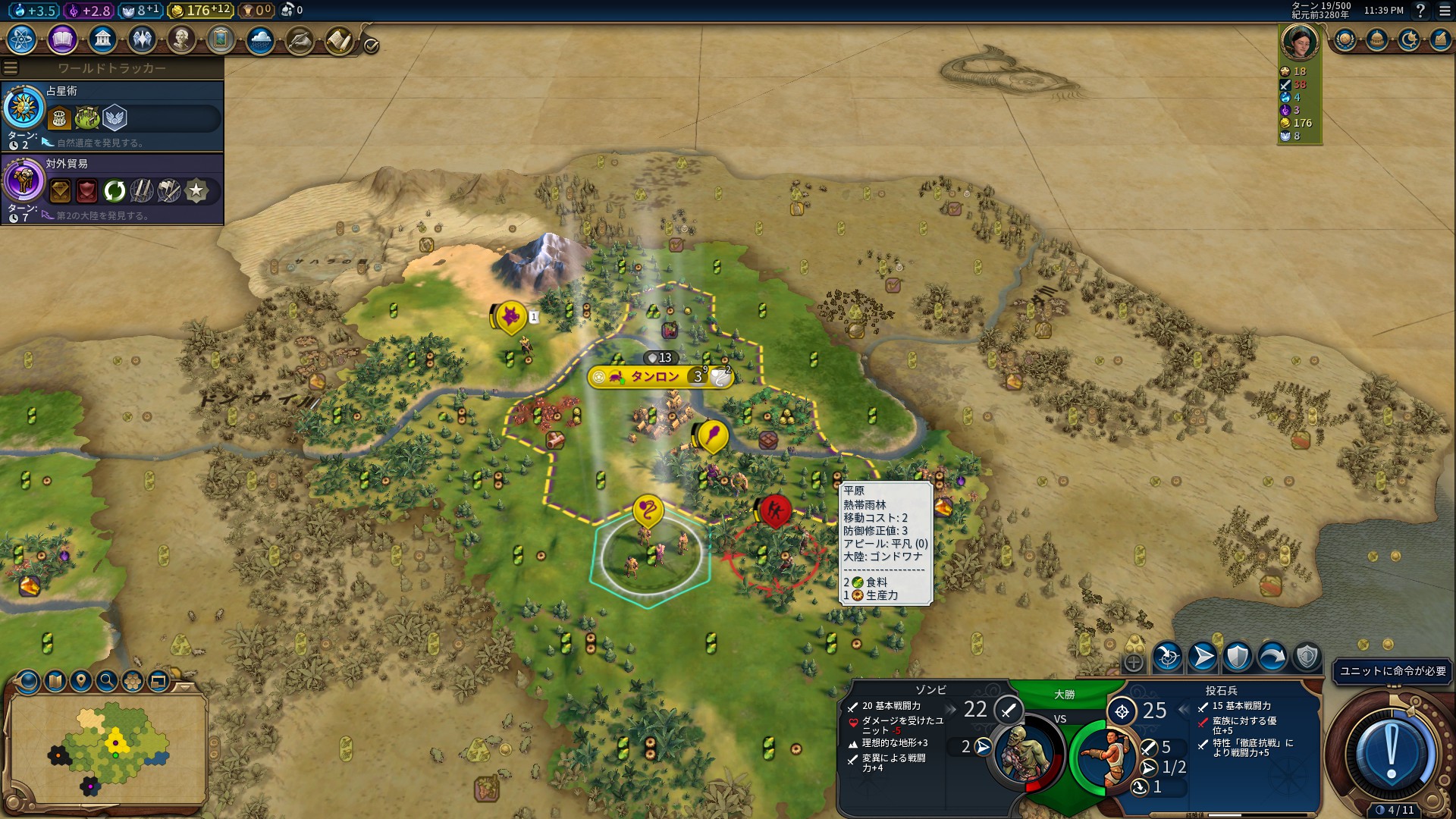The image size is (1456, 819).
Task: Open the technology tree atom icon
Action: [x=22, y=39]
